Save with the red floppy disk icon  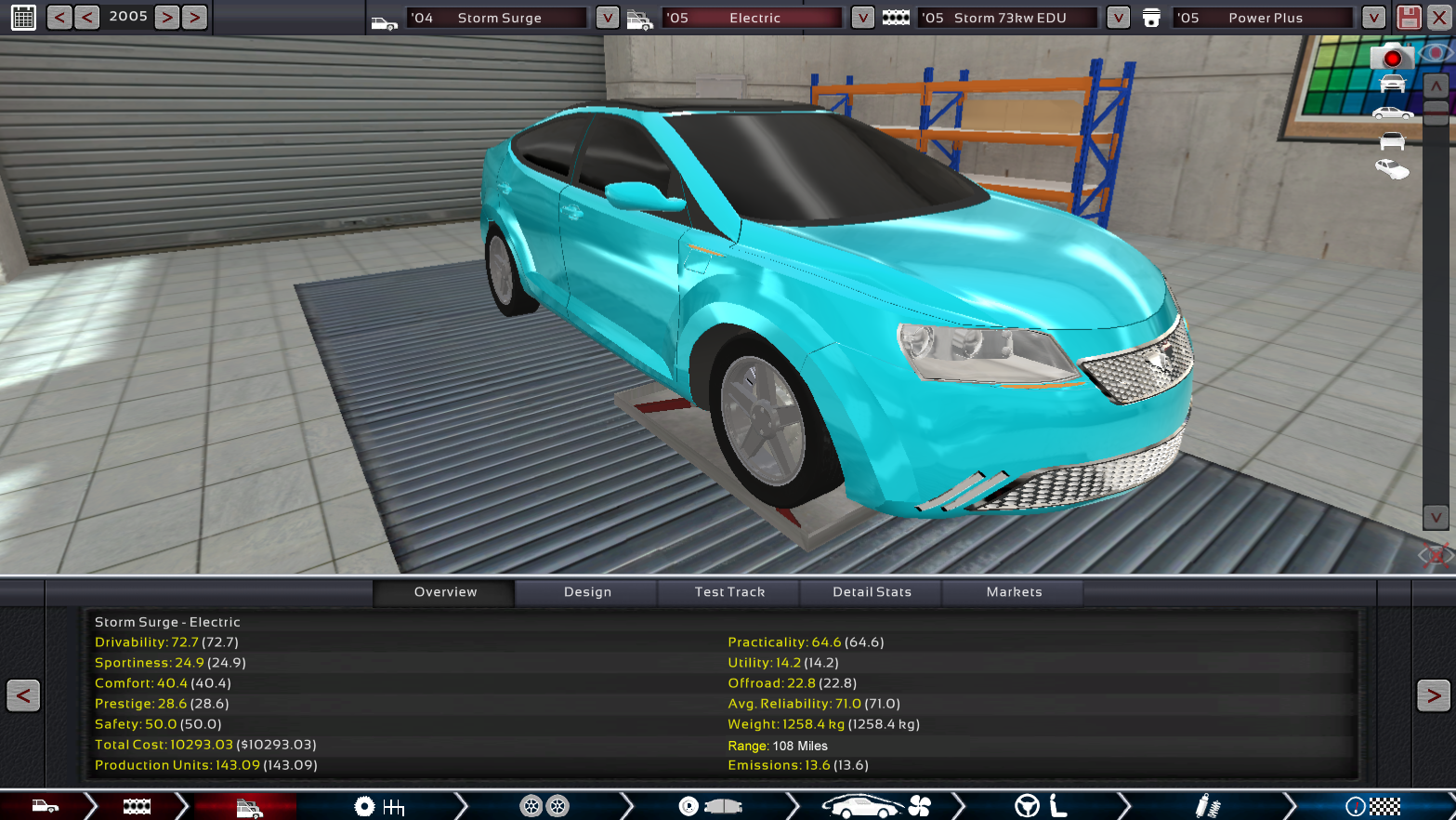[1409, 18]
